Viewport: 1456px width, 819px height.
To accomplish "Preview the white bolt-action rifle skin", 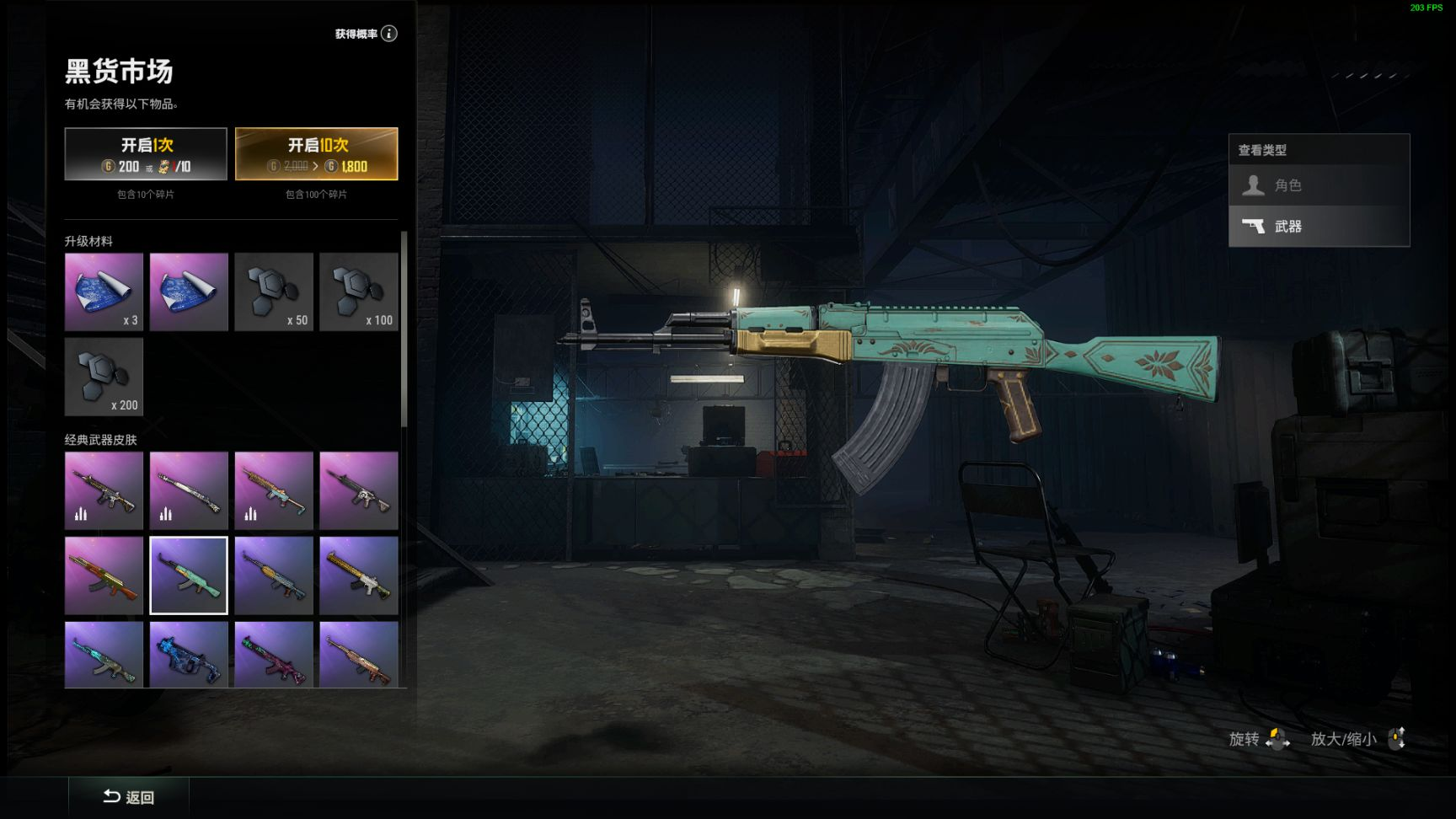I will pos(189,490).
